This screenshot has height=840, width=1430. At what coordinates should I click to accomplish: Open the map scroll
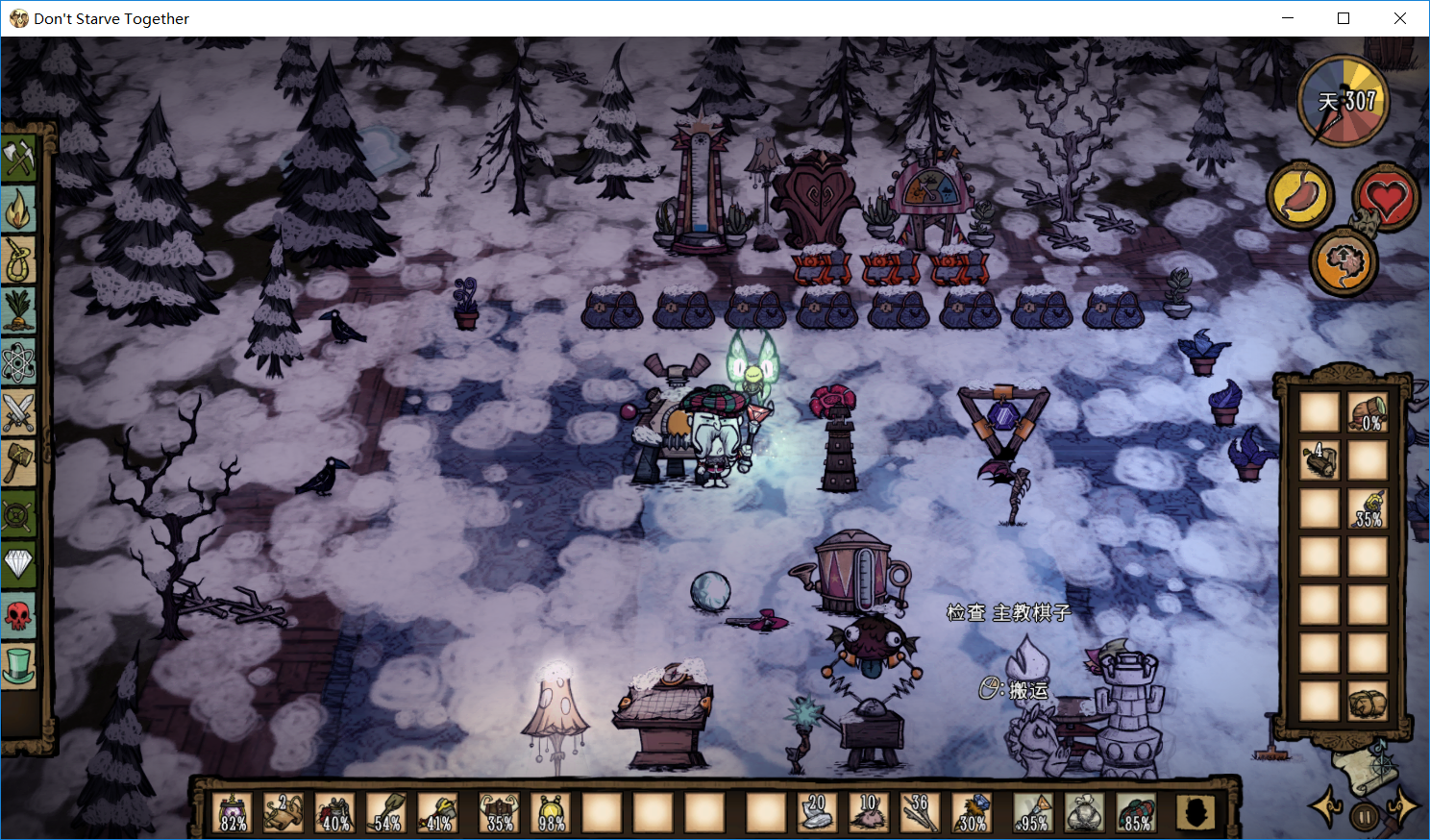click(1363, 769)
